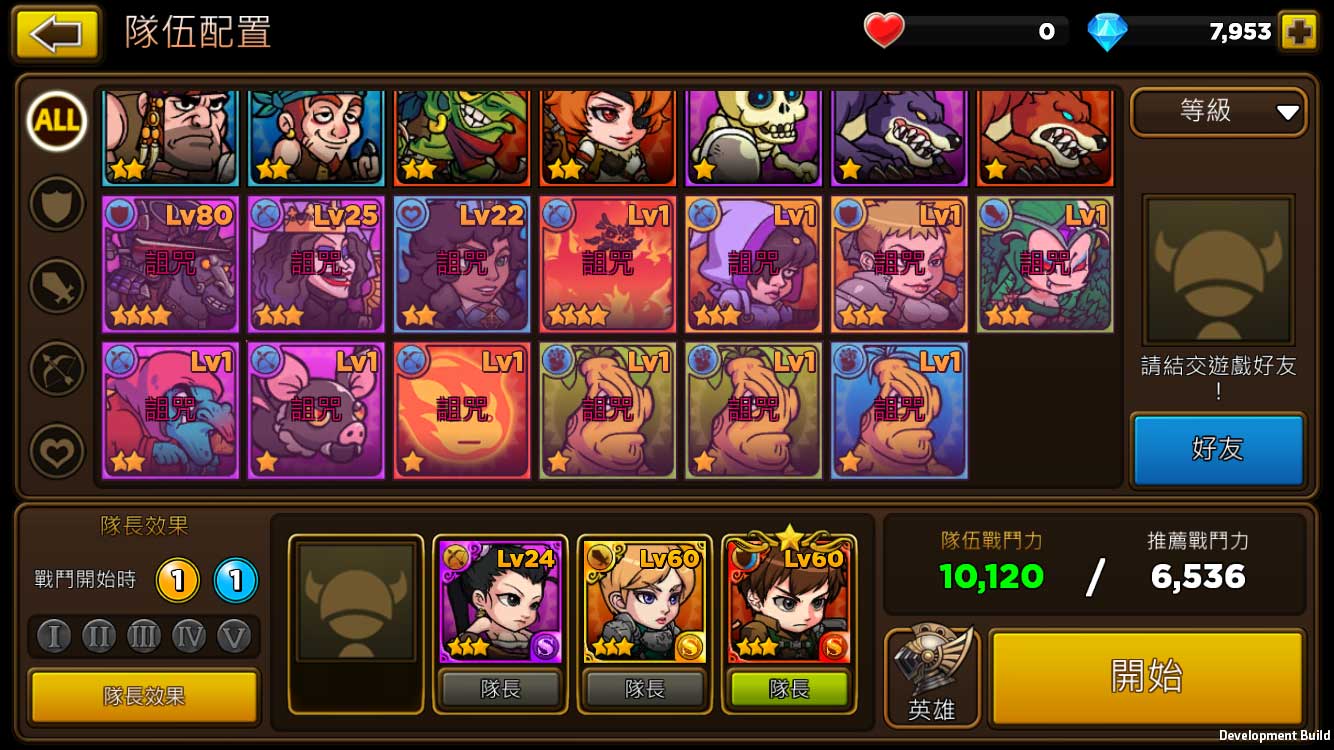Set the blonde Lv60 hero as 隊長

click(645, 689)
